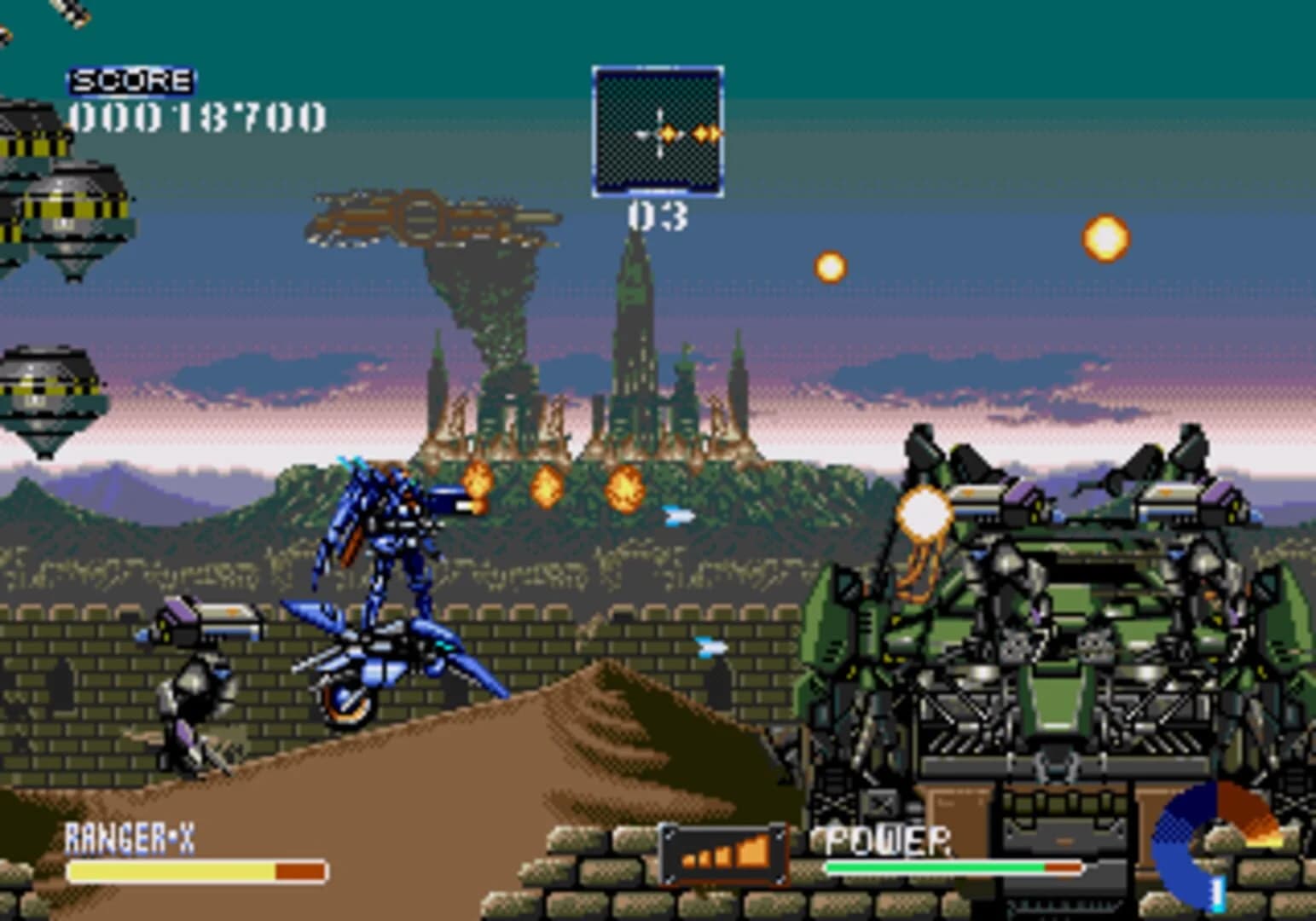Click the 03 counter under the radar

click(x=655, y=216)
